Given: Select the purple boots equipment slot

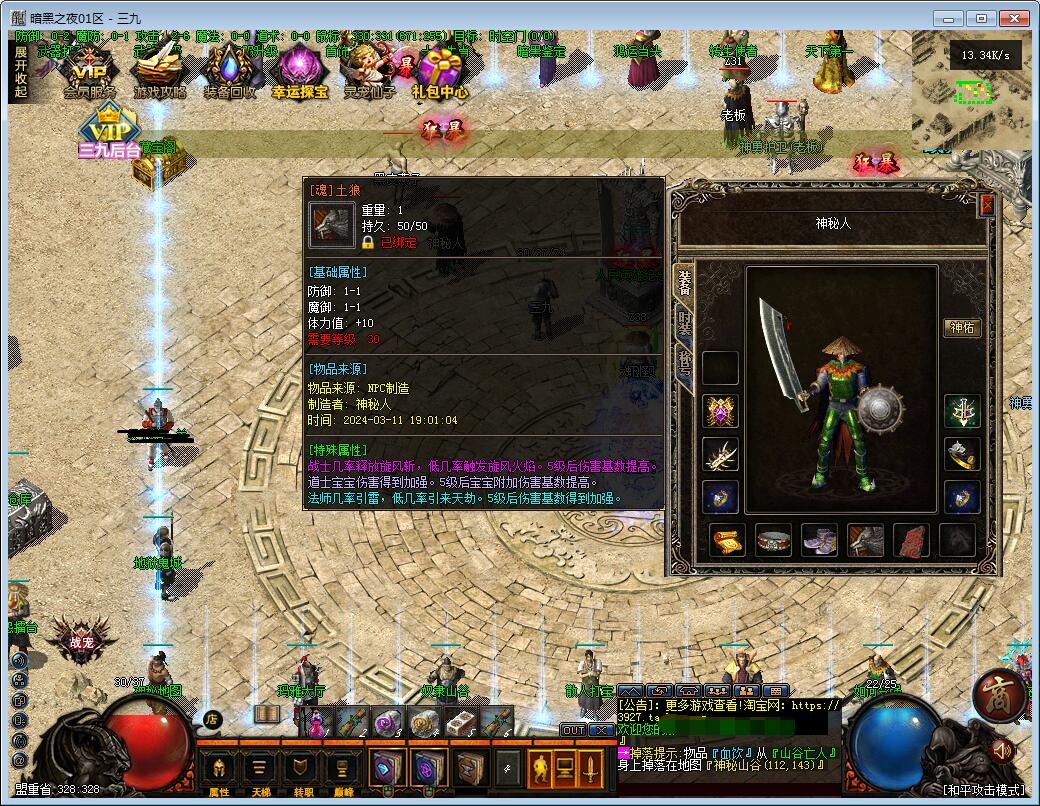Looking at the screenshot, I should click(x=819, y=541).
